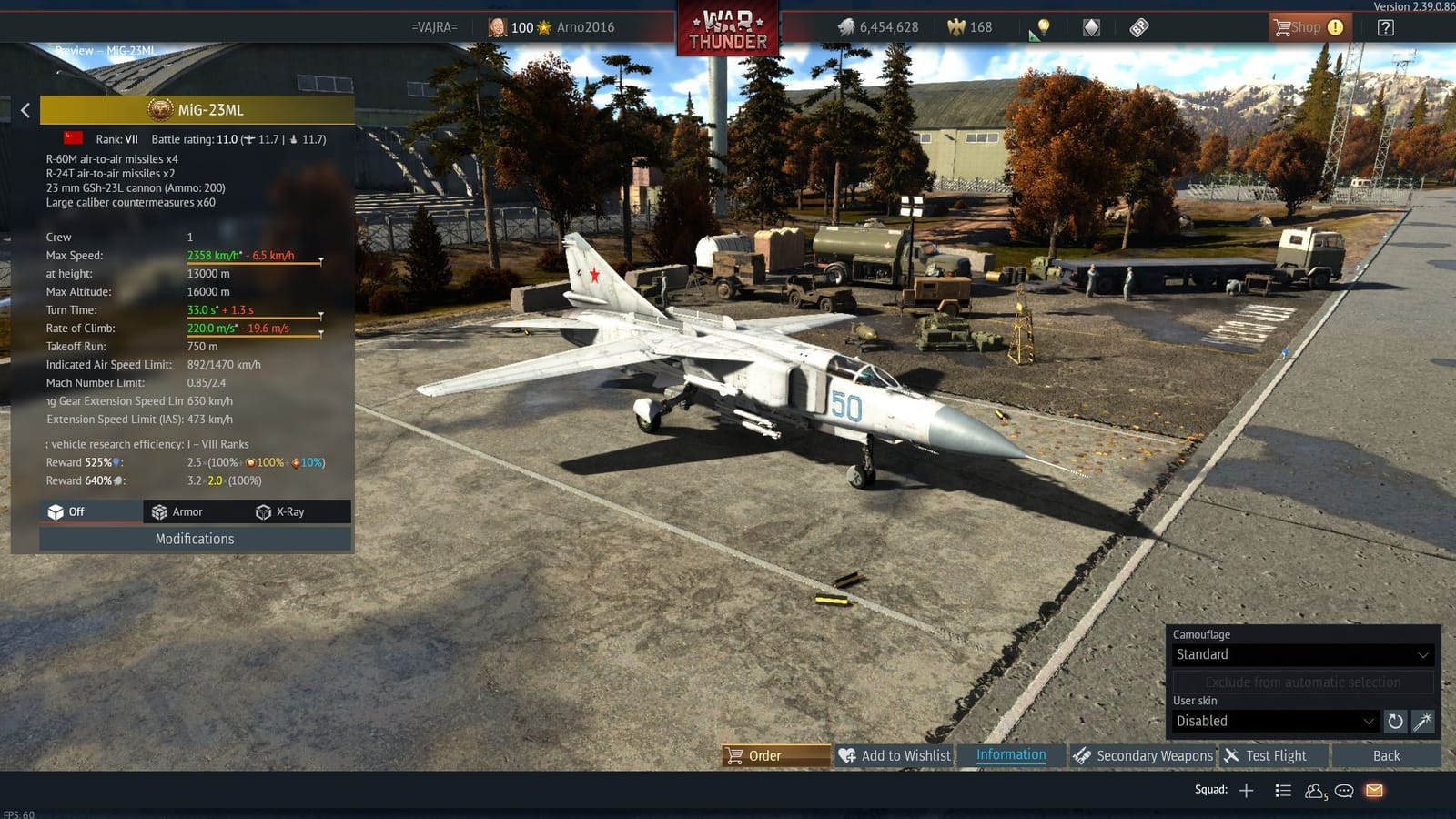Switch to the Information tab
Image resolution: width=1456 pixels, height=819 pixels.
[1011, 755]
